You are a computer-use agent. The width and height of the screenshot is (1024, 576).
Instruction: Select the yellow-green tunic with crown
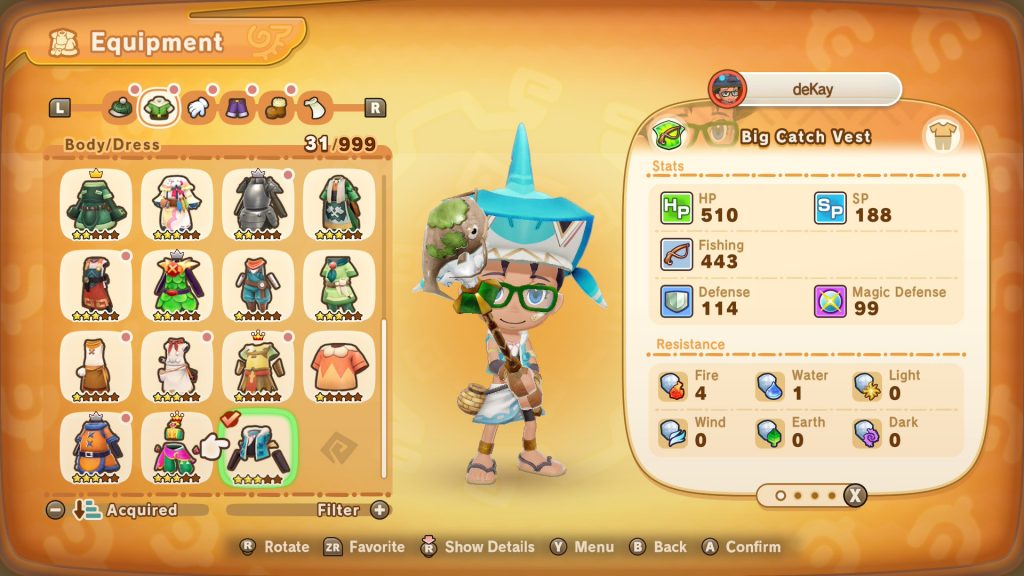pos(258,365)
